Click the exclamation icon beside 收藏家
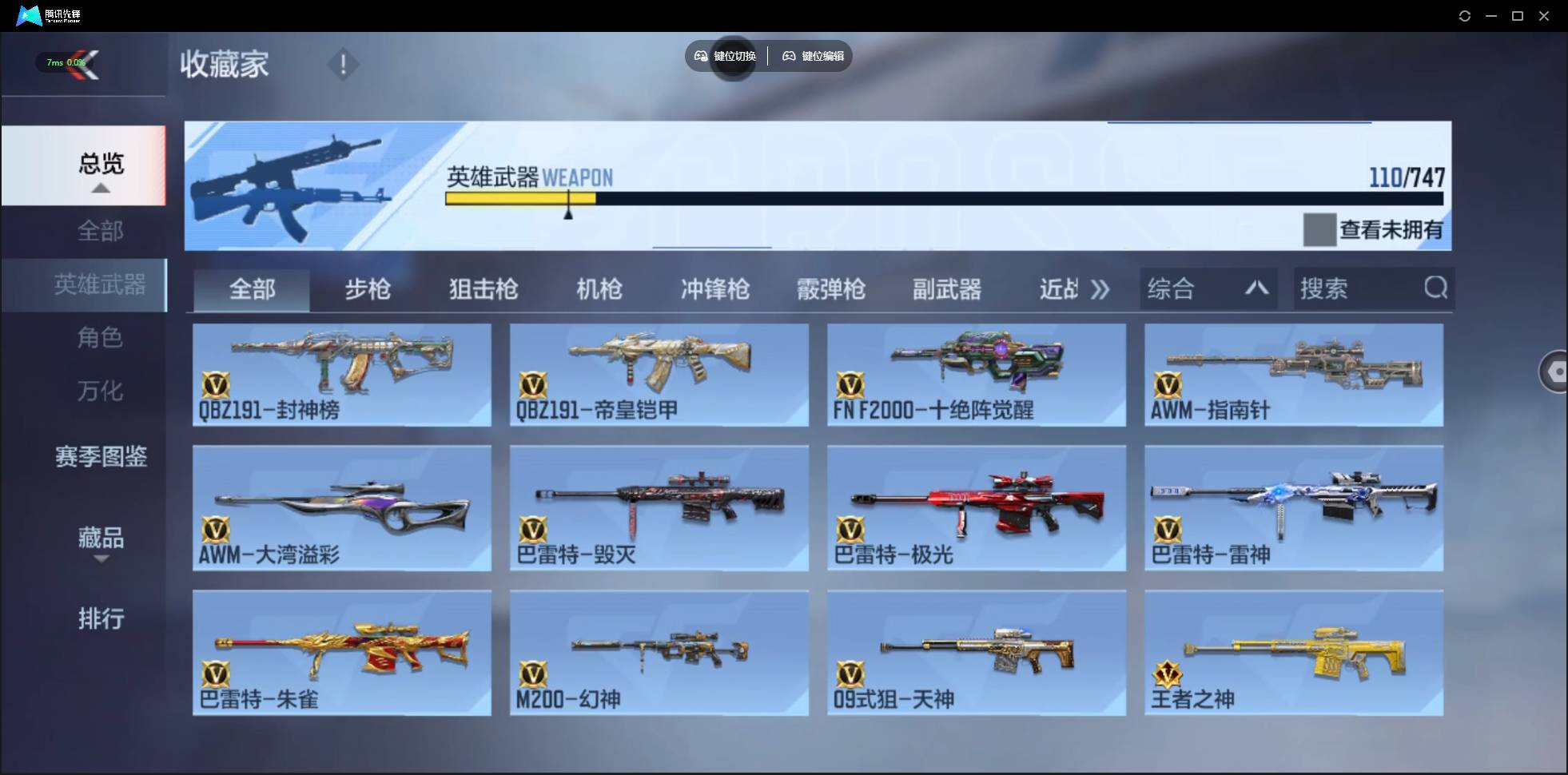Viewport: 1568px width, 775px height. (x=344, y=64)
